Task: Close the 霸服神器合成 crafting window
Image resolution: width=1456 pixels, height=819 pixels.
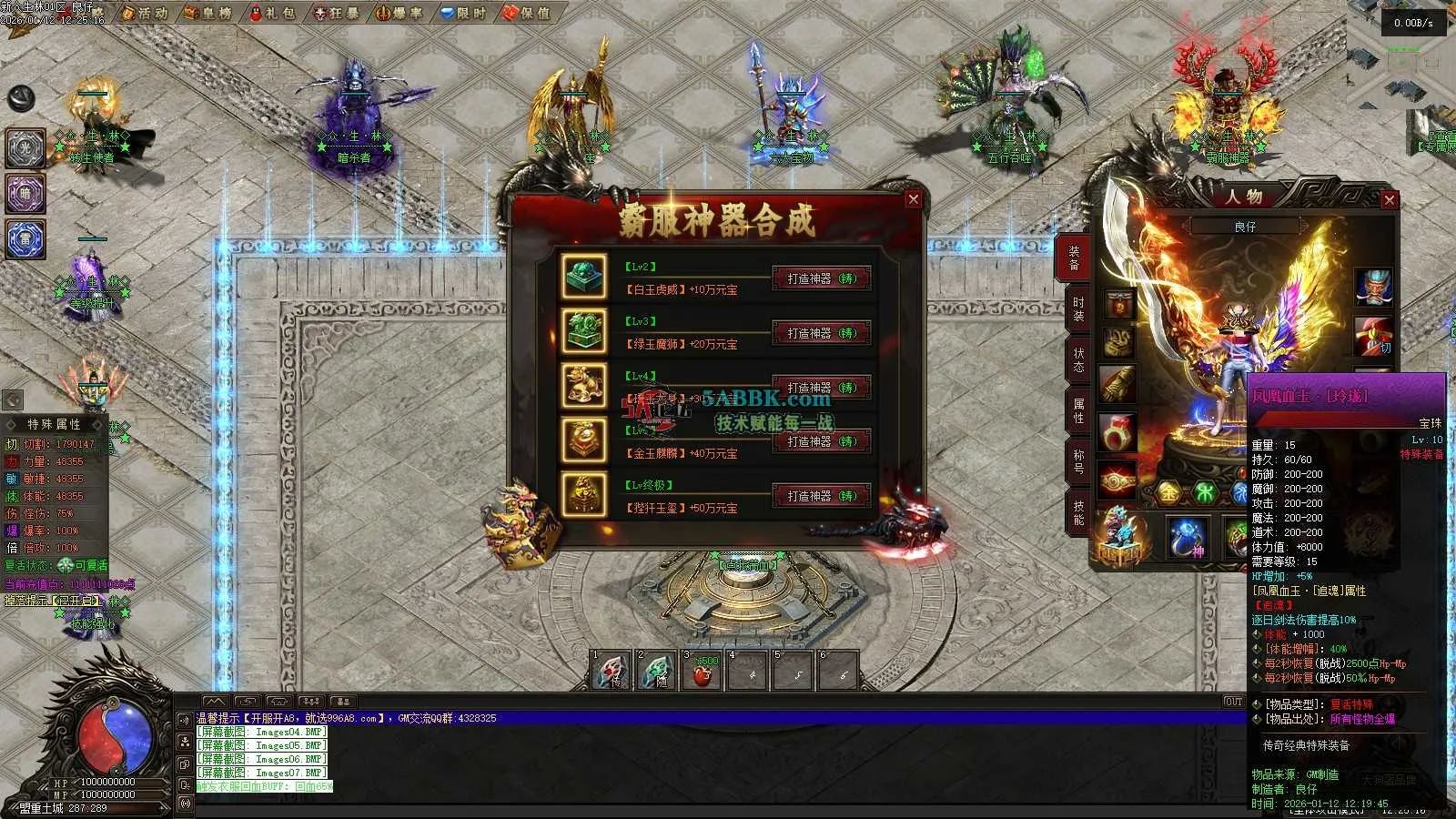Action: coord(914,199)
